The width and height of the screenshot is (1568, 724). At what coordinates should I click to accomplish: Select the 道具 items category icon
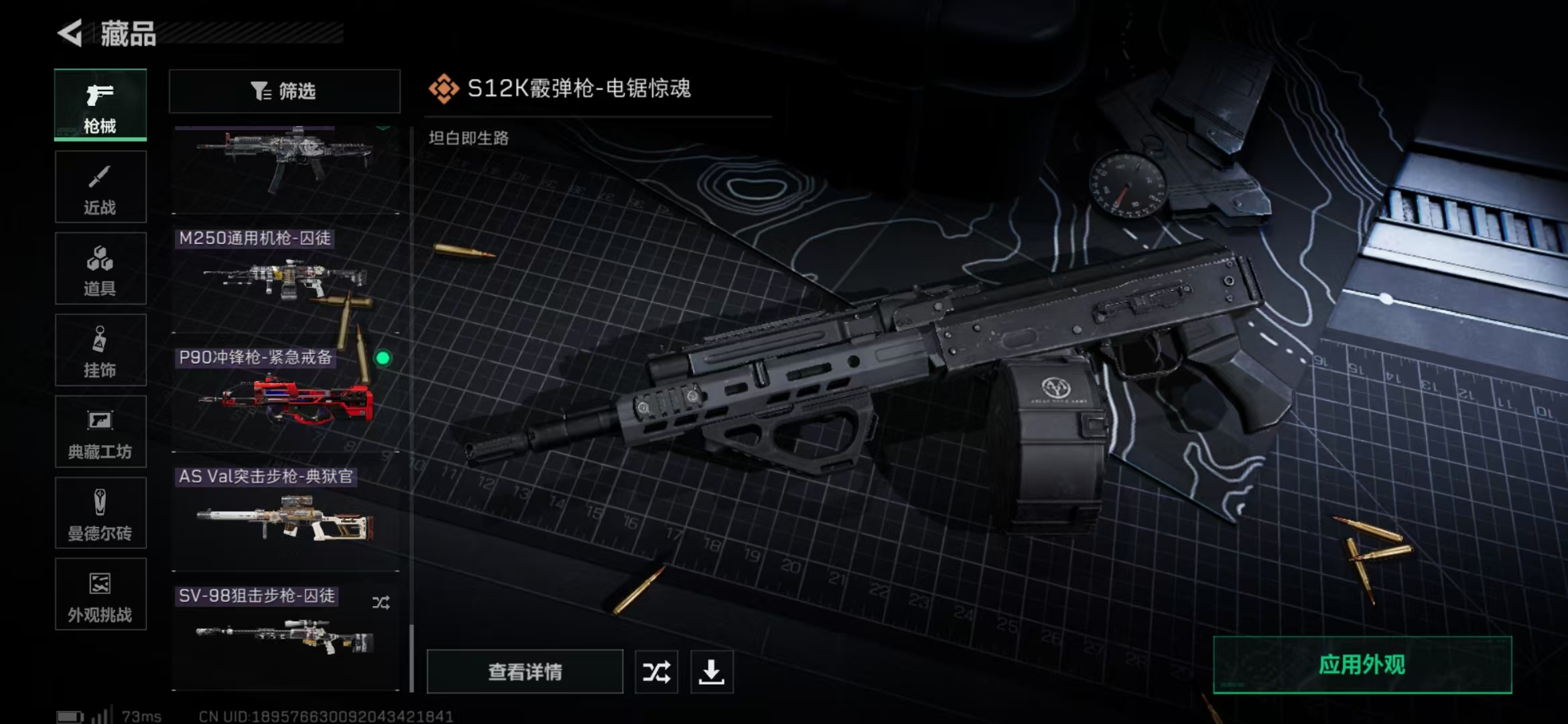pyautogui.click(x=99, y=268)
